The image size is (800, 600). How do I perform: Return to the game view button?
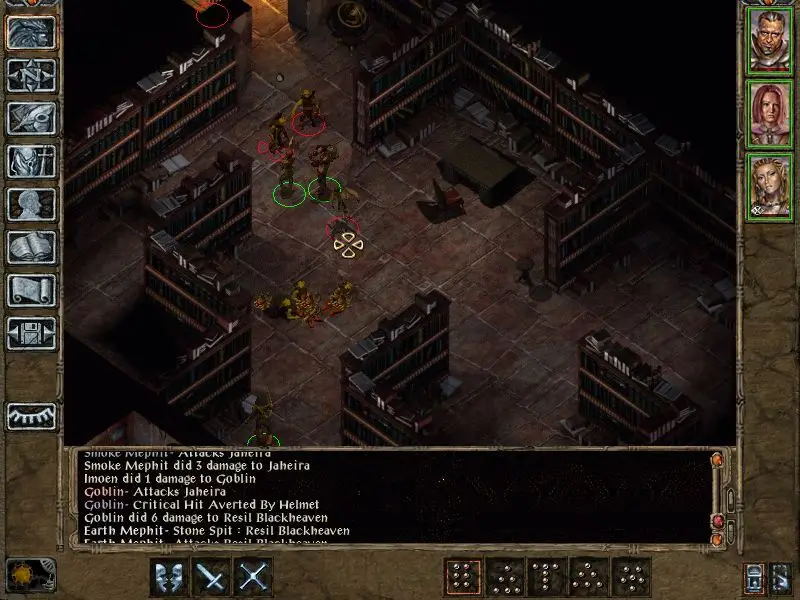31,32
